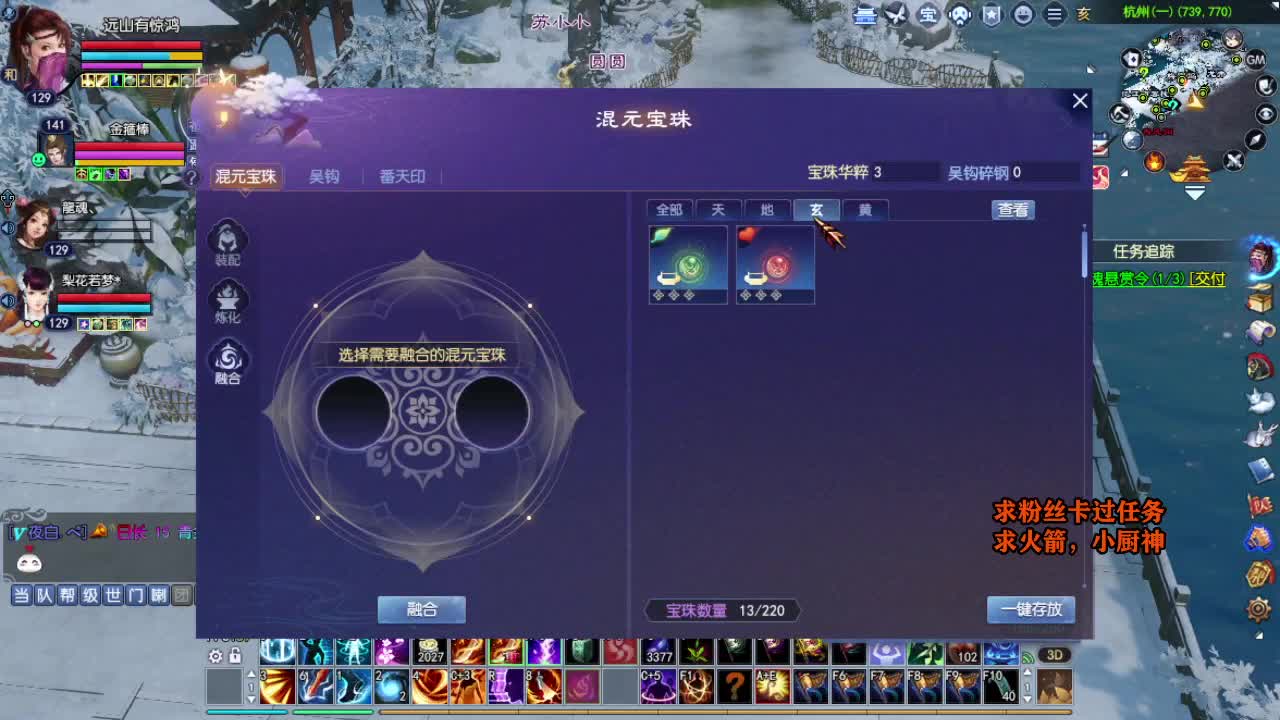Open the hamburger menu icon at top right

(x=1055, y=15)
